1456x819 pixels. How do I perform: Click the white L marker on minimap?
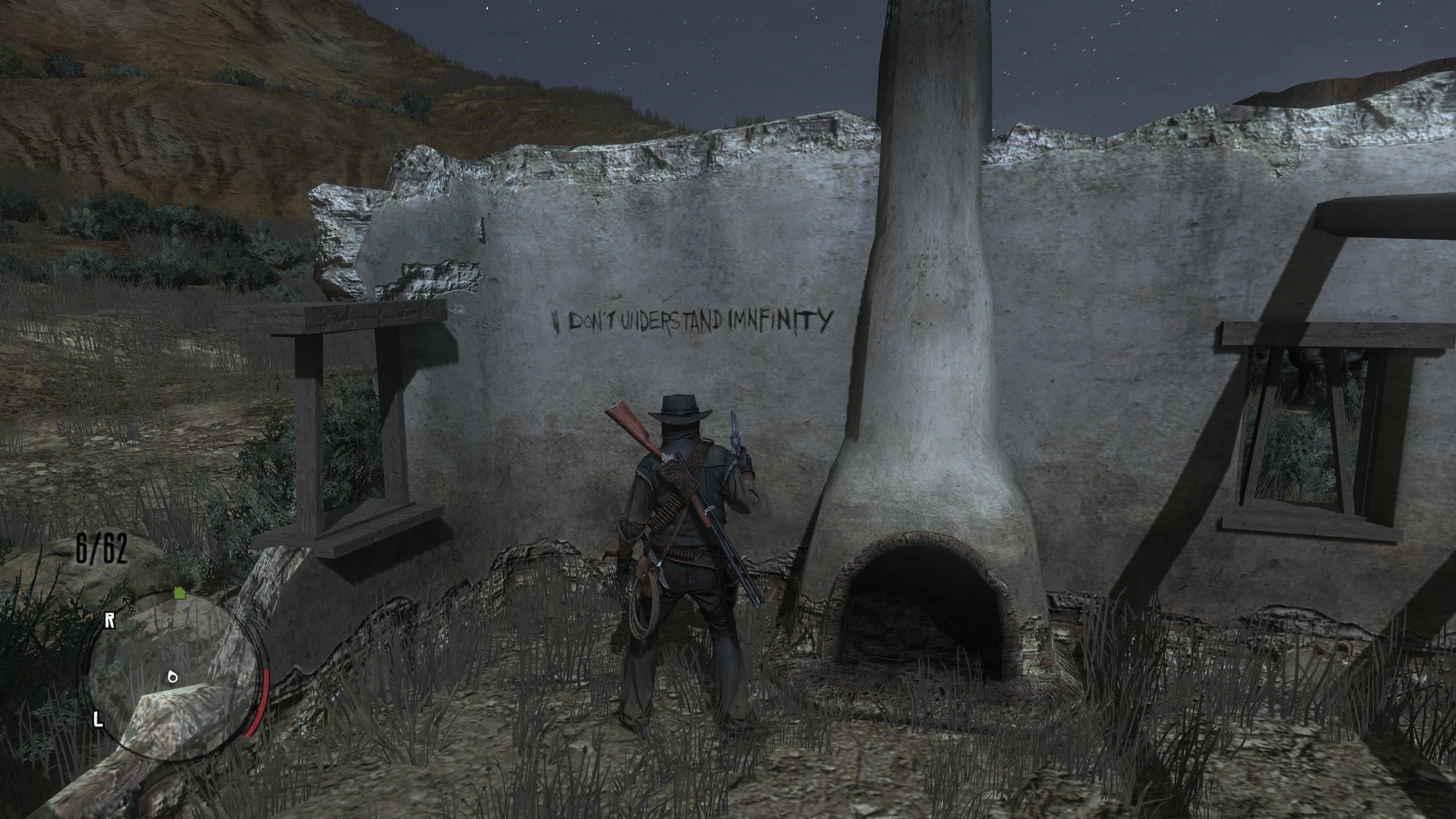98,720
